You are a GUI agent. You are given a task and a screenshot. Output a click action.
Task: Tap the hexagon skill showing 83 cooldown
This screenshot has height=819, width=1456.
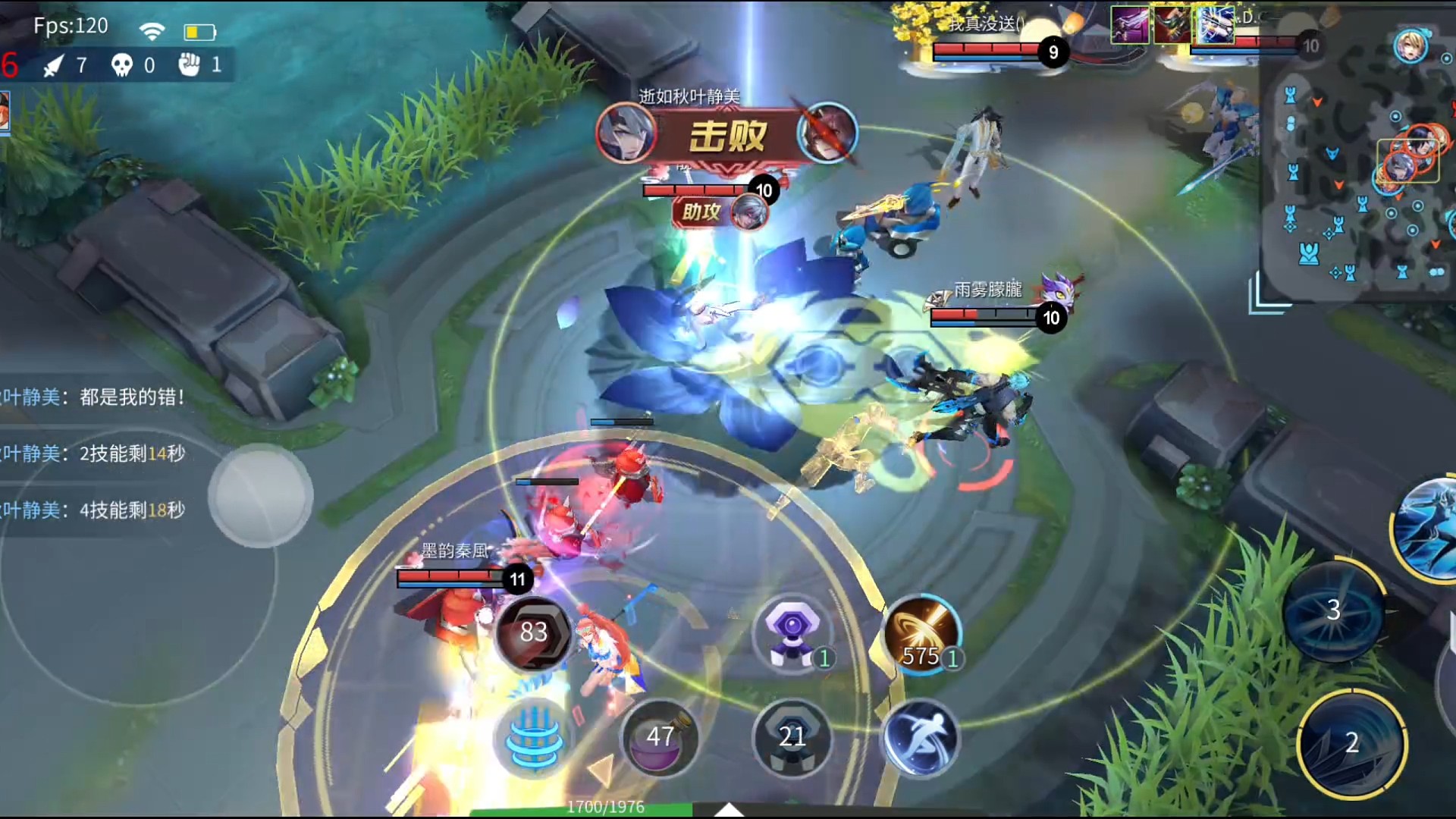coord(533,633)
